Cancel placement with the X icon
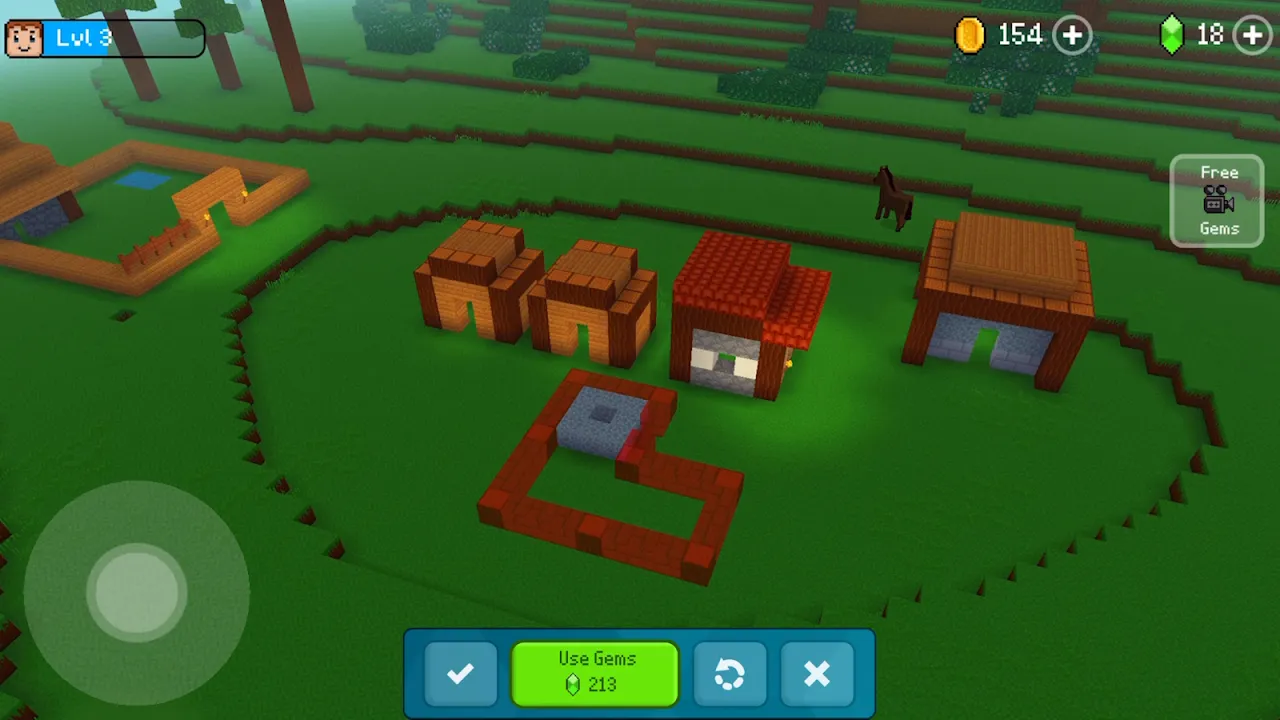 point(817,674)
